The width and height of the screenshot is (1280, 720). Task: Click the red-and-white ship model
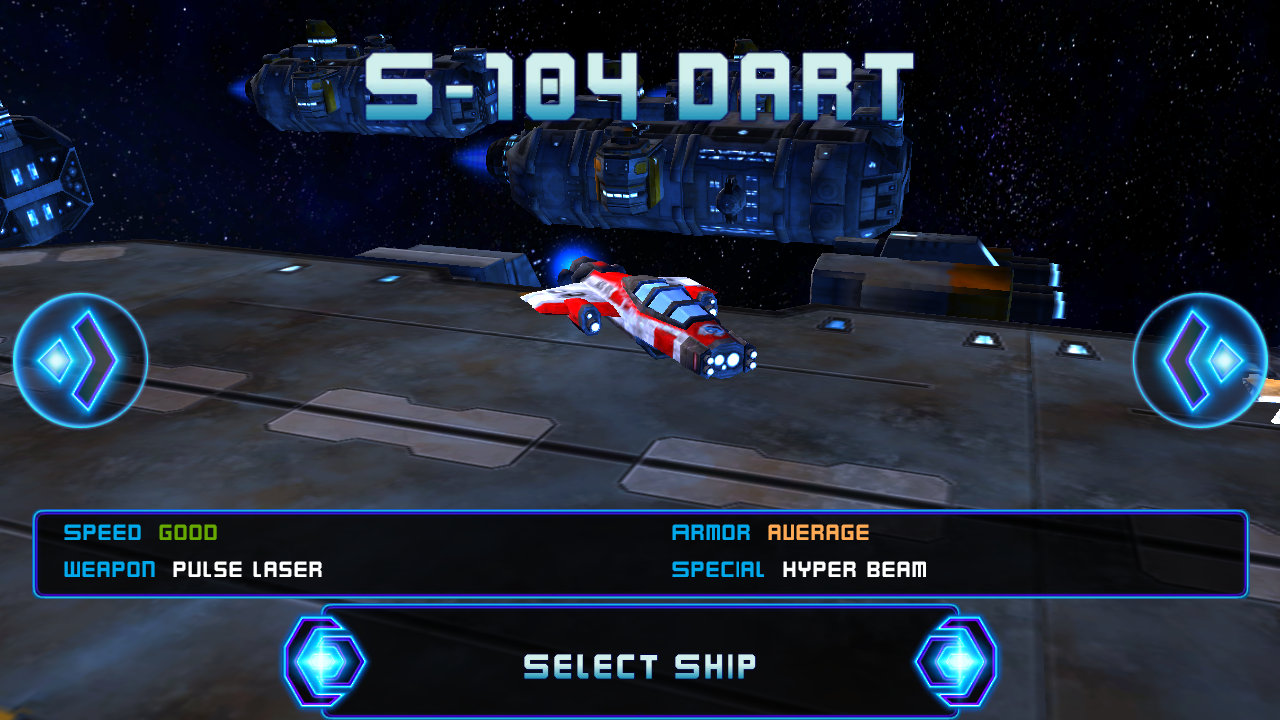pyautogui.click(x=640, y=320)
